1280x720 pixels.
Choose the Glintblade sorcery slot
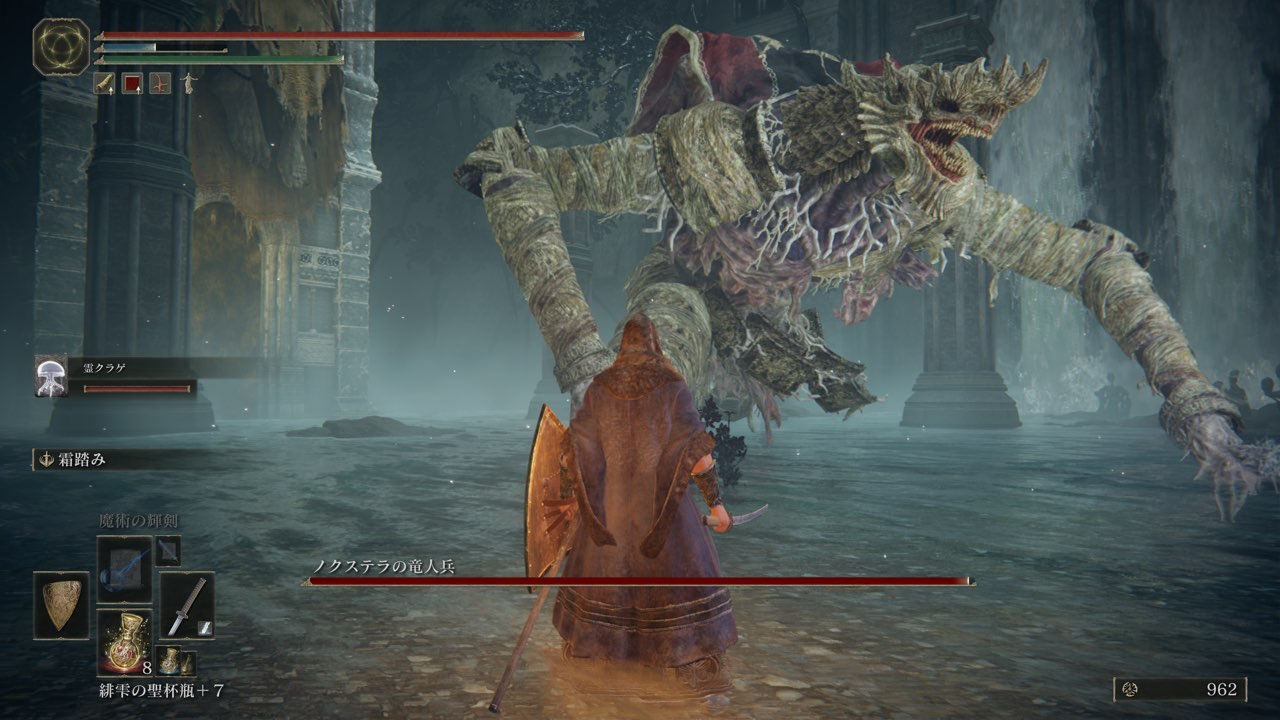[124, 569]
